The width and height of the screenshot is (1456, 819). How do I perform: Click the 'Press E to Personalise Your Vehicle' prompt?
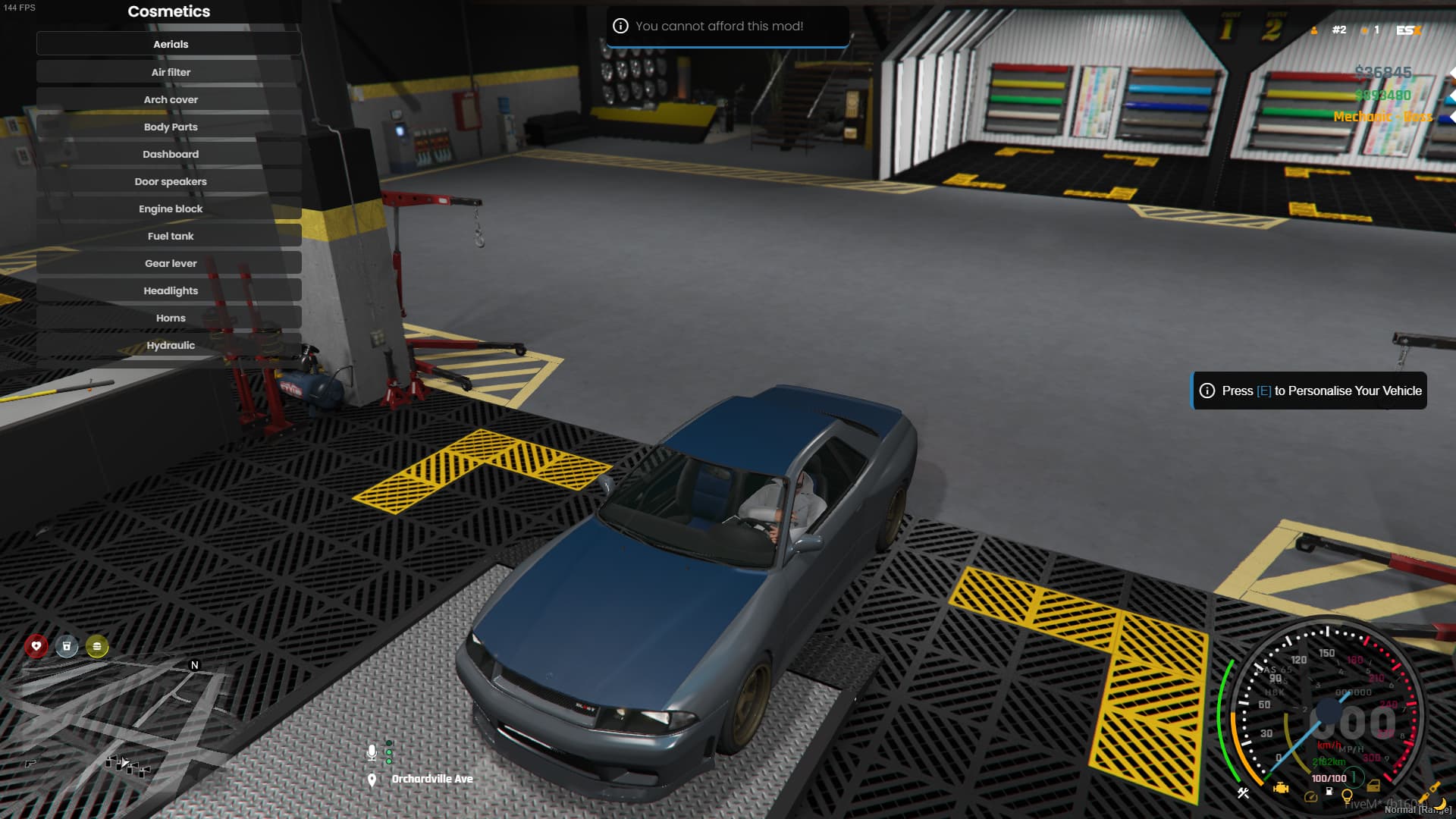pos(1308,391)
